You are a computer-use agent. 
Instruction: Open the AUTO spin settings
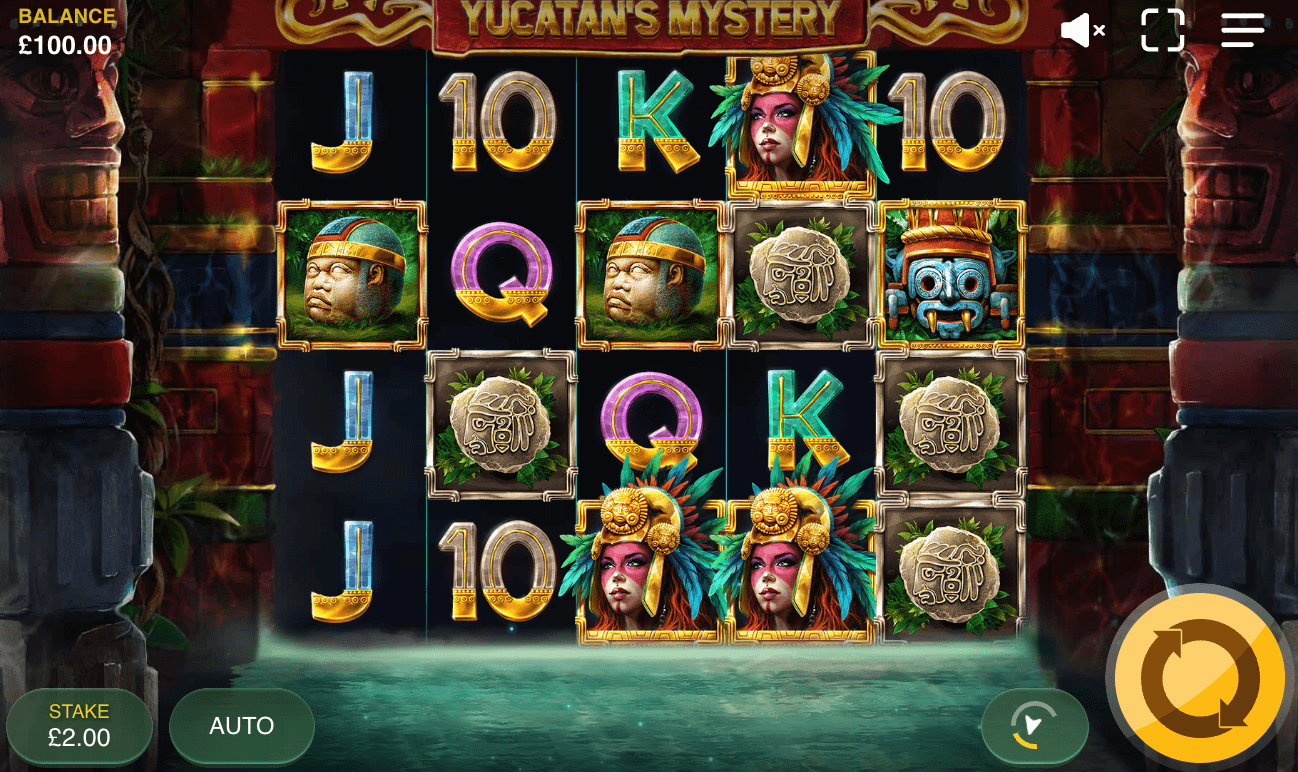pyautogui.click(x=241, y=726)
